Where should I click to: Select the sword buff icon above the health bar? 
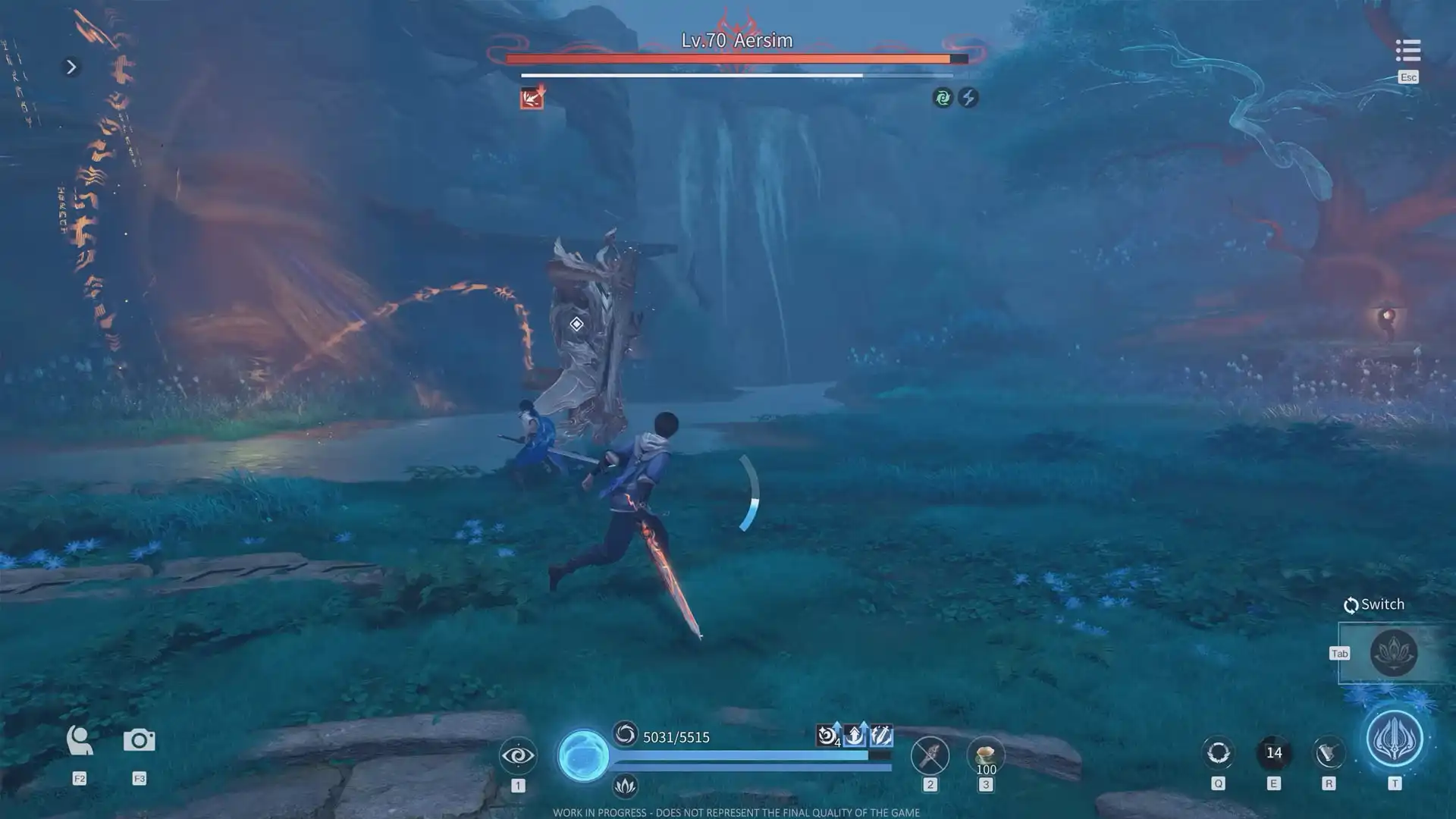click(880, 734)
